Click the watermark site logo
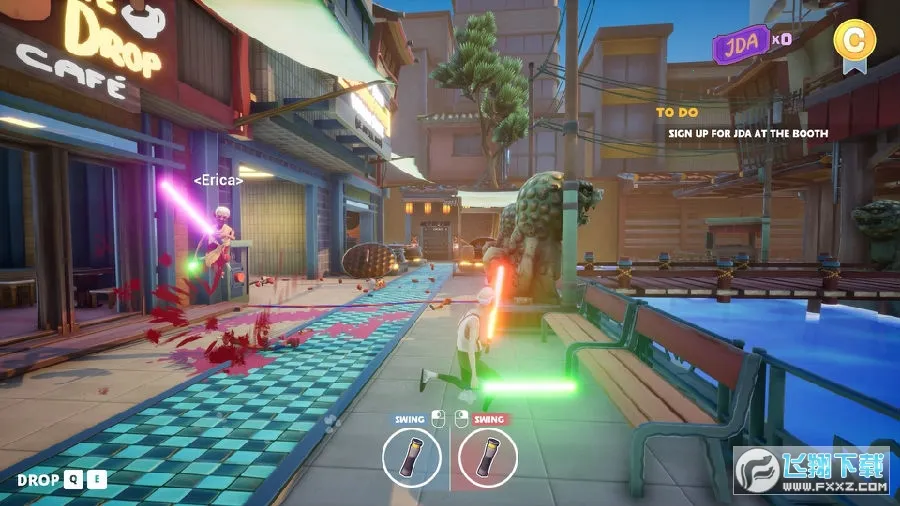Screen dimensions: 900x506 tap(759, 468)
